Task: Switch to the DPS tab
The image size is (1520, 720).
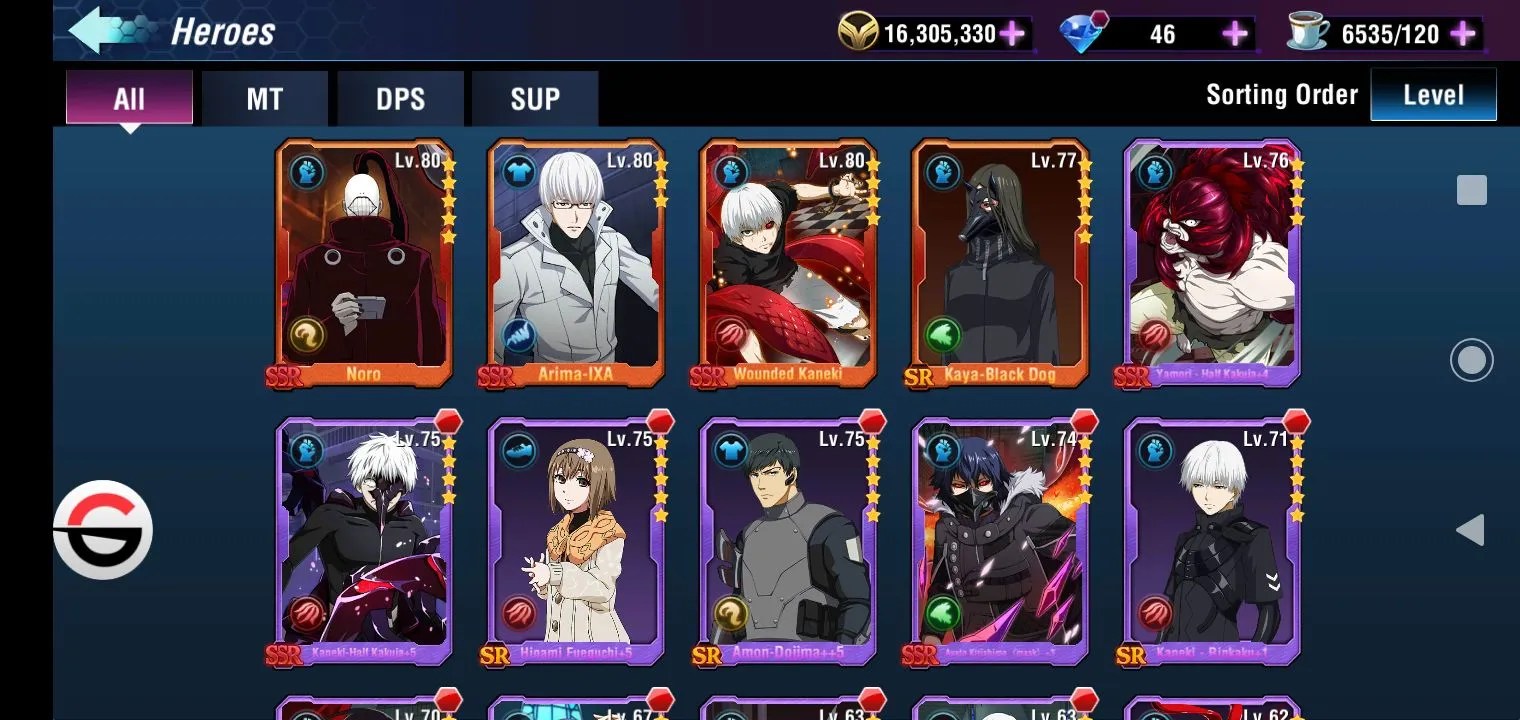Action: click(400, 99)
